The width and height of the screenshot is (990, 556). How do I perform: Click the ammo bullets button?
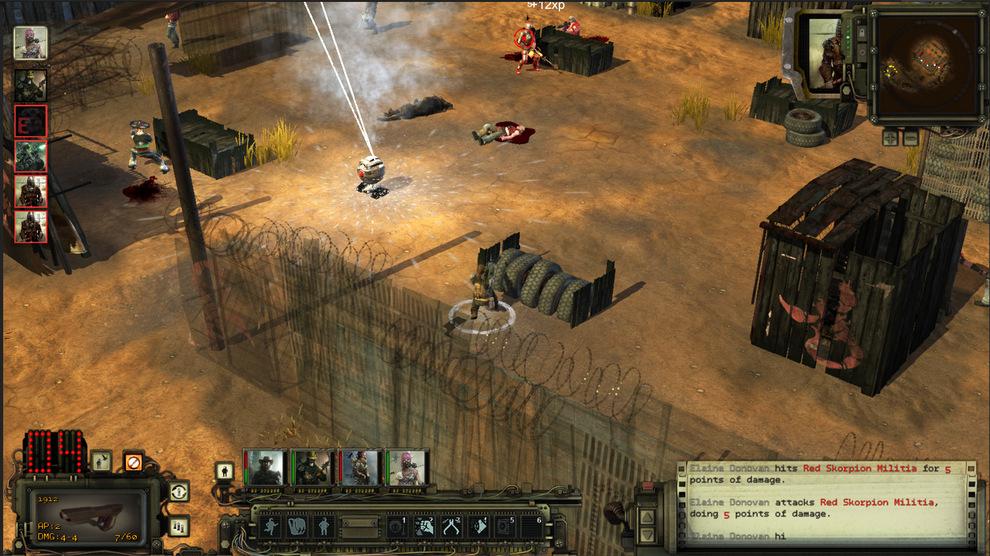tap(179, 526)
